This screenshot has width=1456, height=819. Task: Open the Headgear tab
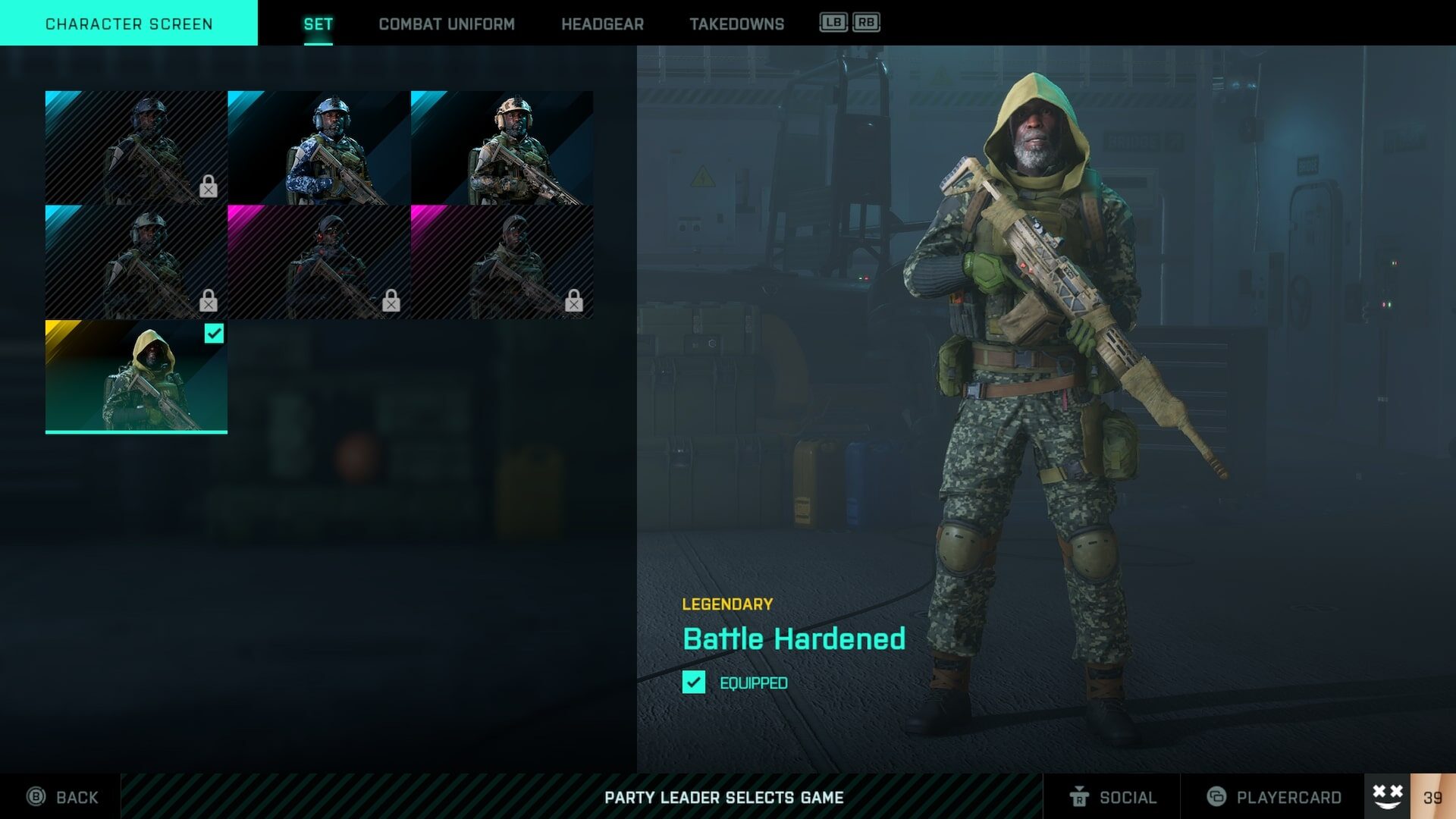(x=602, y=24)
